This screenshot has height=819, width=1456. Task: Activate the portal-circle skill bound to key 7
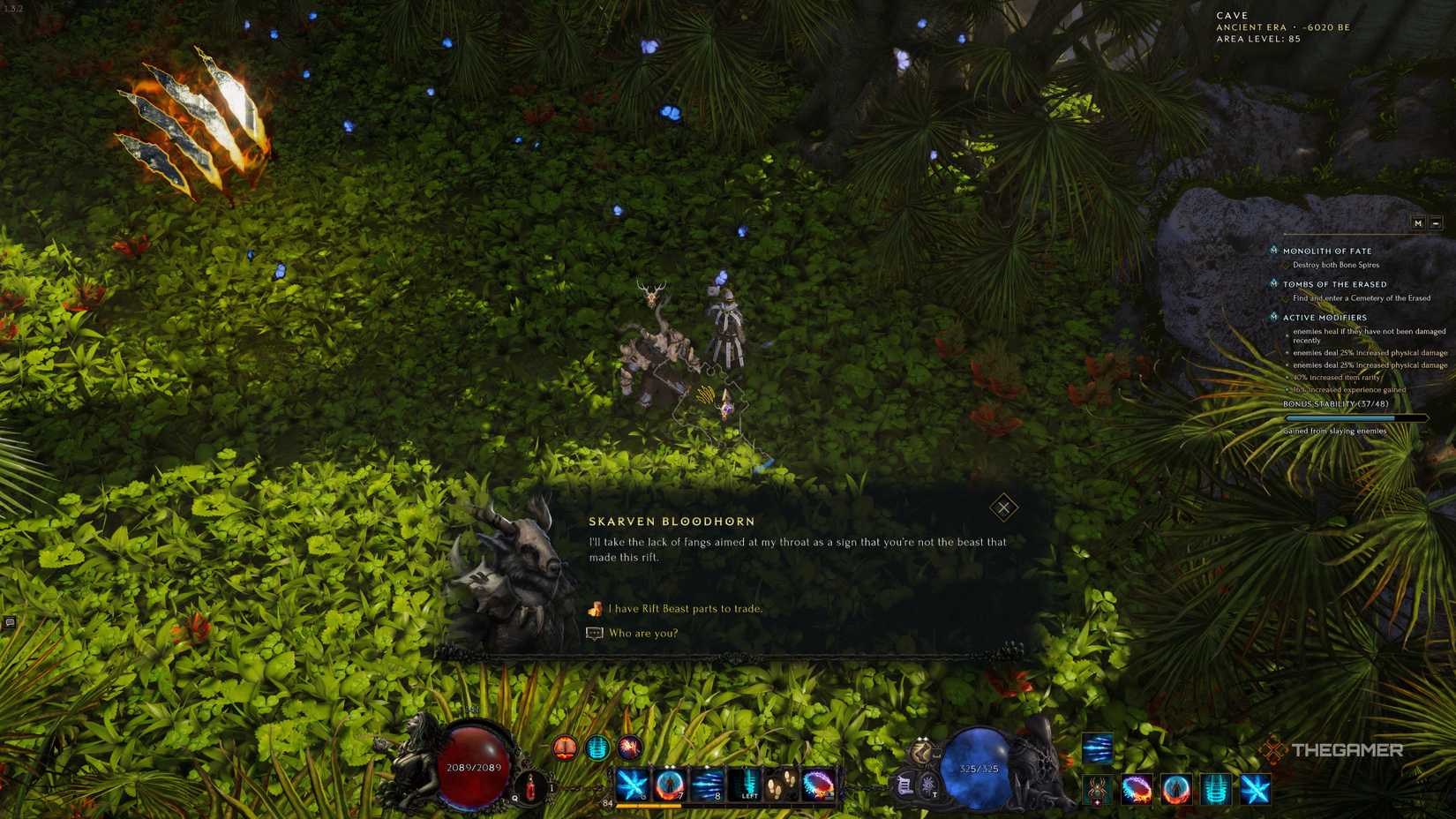coord(670,784)
